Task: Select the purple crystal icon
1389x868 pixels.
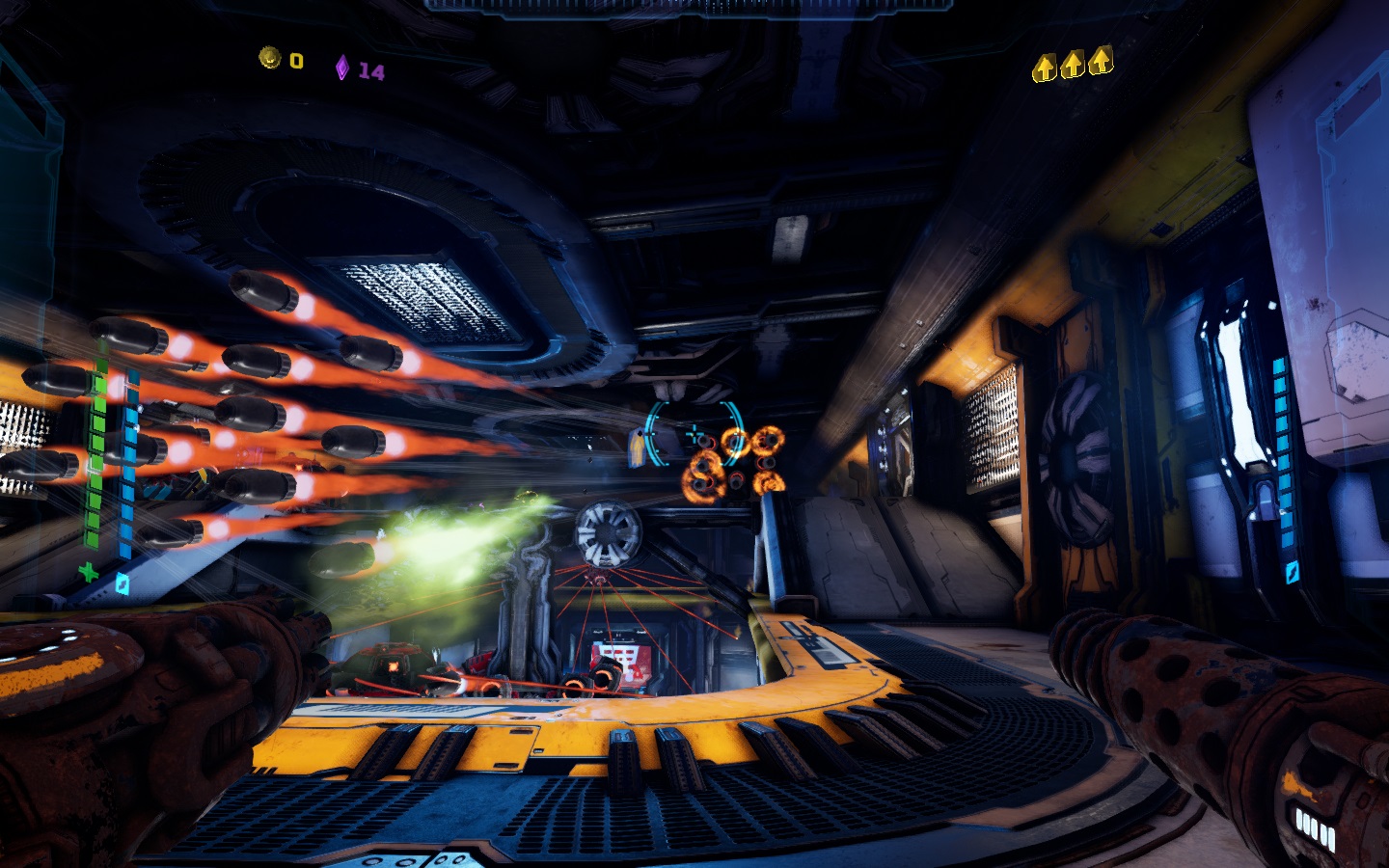Action: pyautogui.click(x=341, y=68)
